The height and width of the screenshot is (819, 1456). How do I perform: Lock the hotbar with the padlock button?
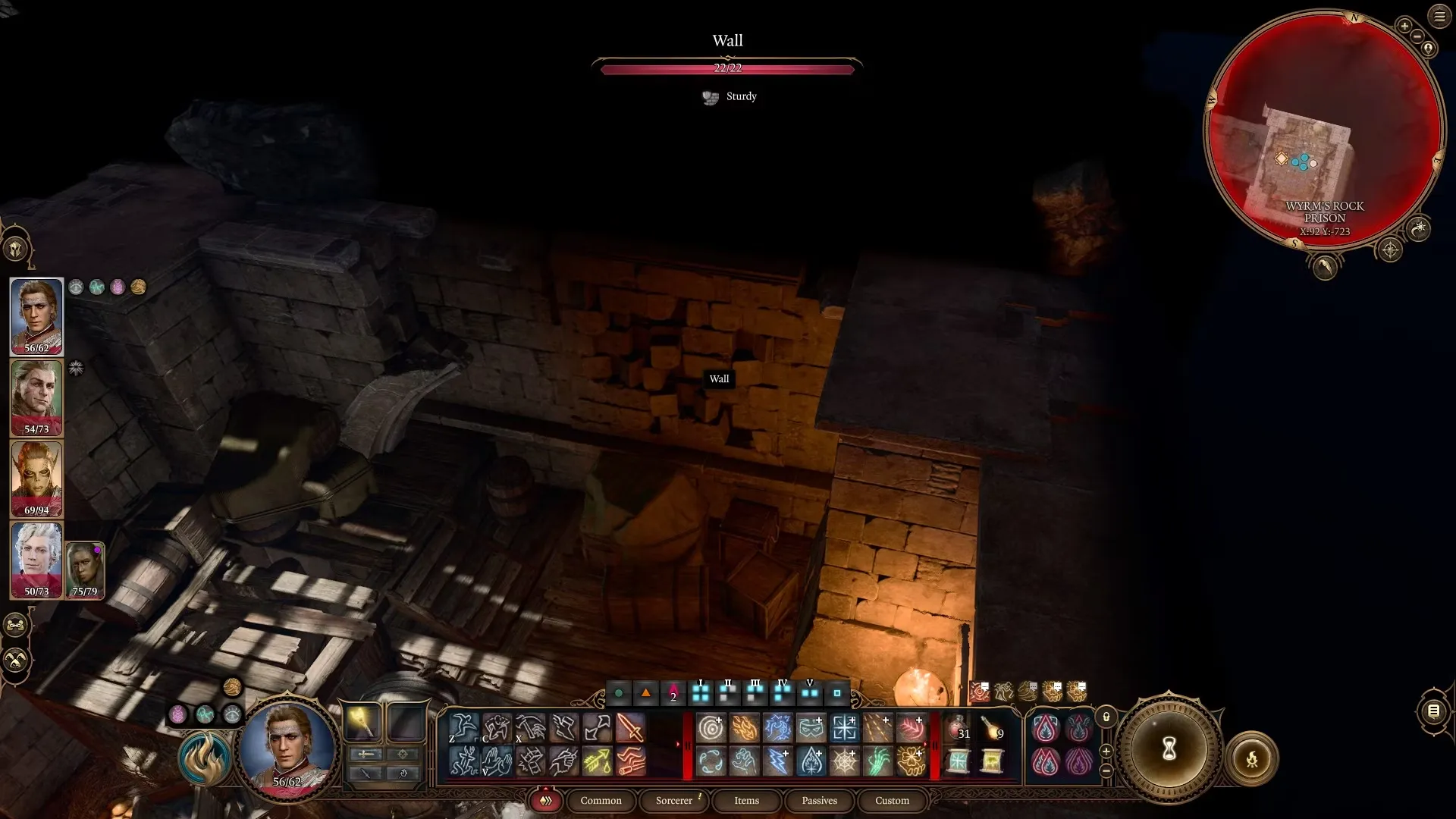coord(1106,717)
